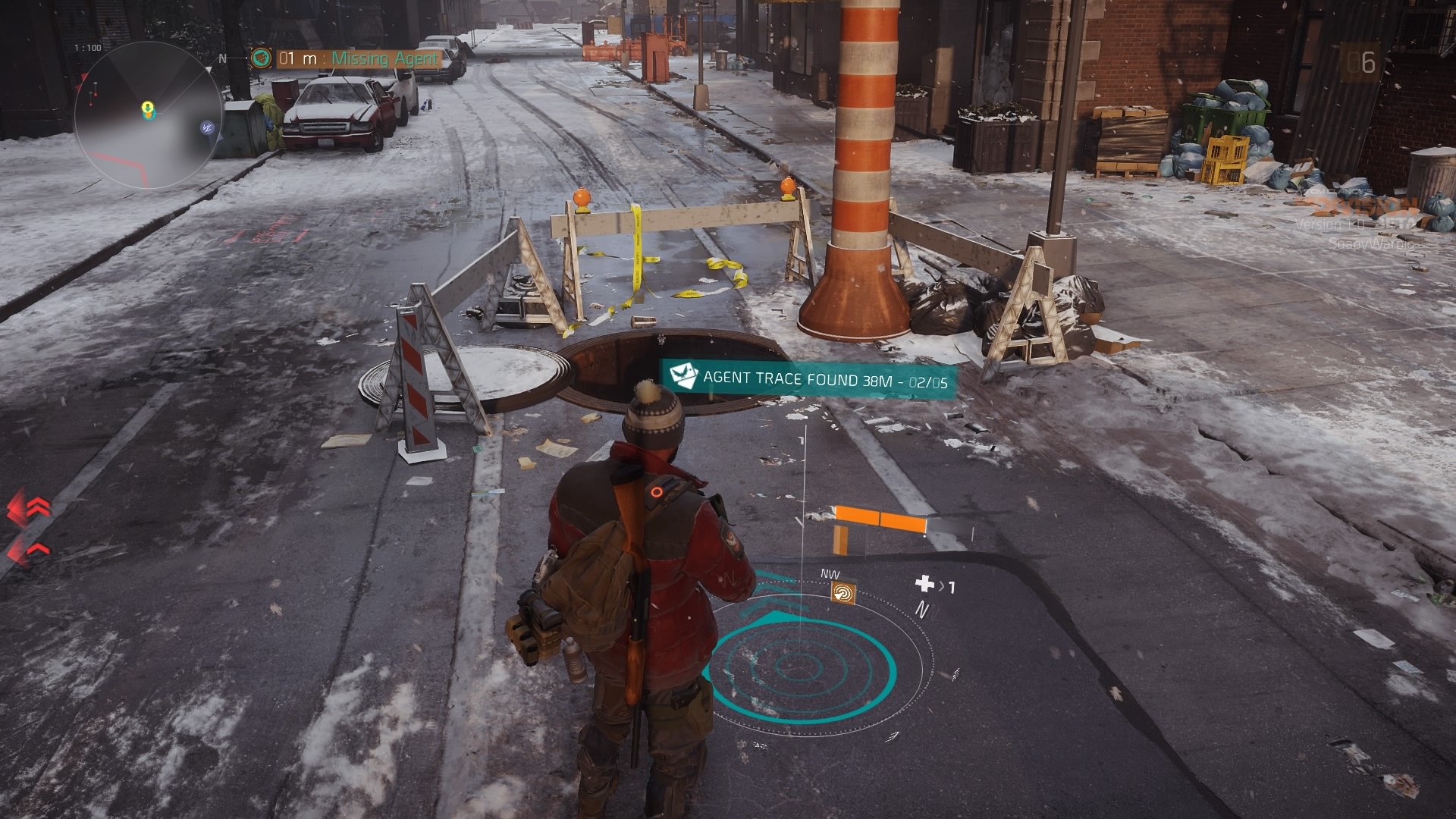Select the Missing Agent mission tracker
This screenshot has height=819, width=1456.
click(358, 58)
